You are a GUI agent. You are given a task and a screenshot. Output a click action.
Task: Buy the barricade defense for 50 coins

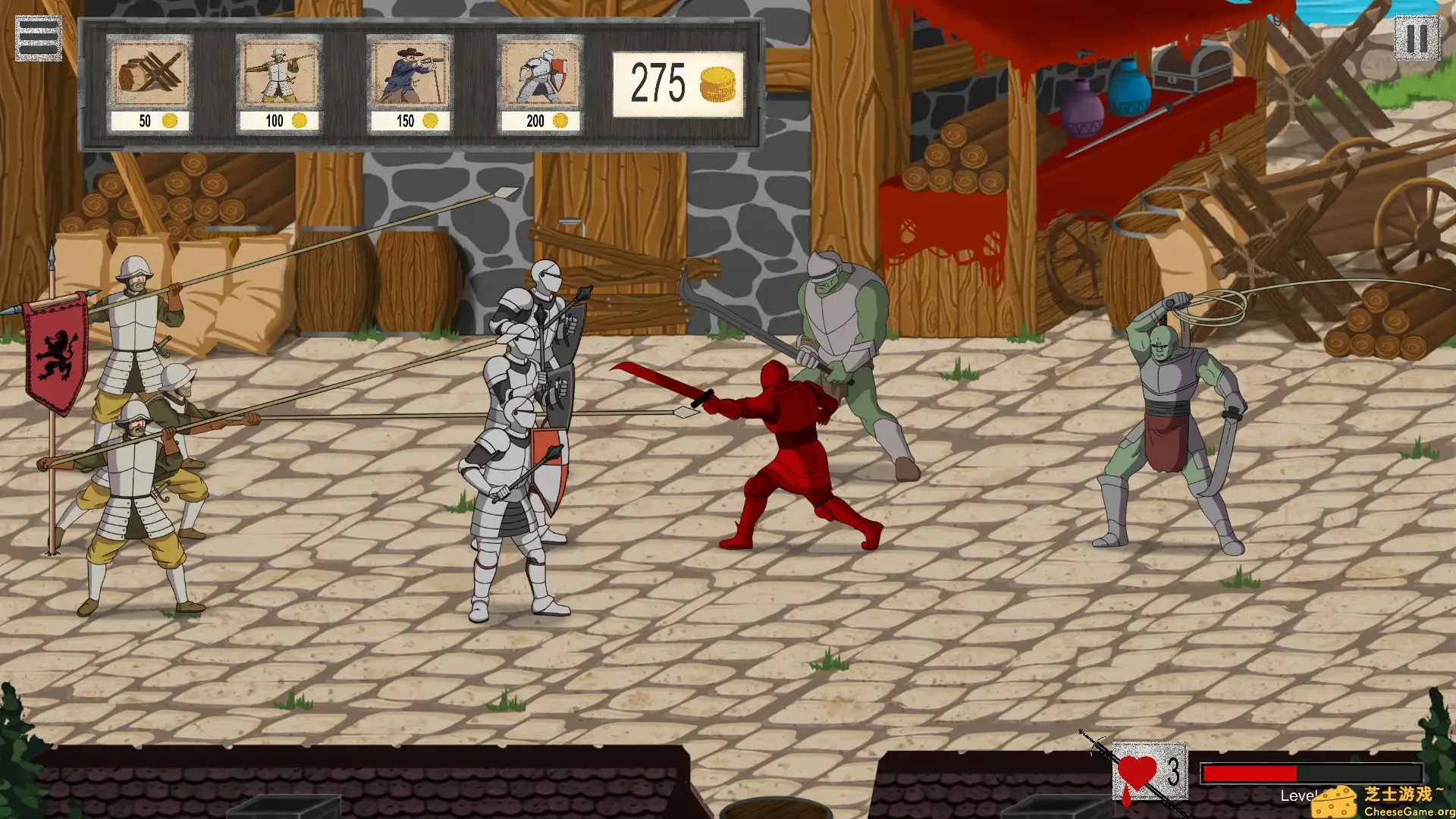[149, 75]
